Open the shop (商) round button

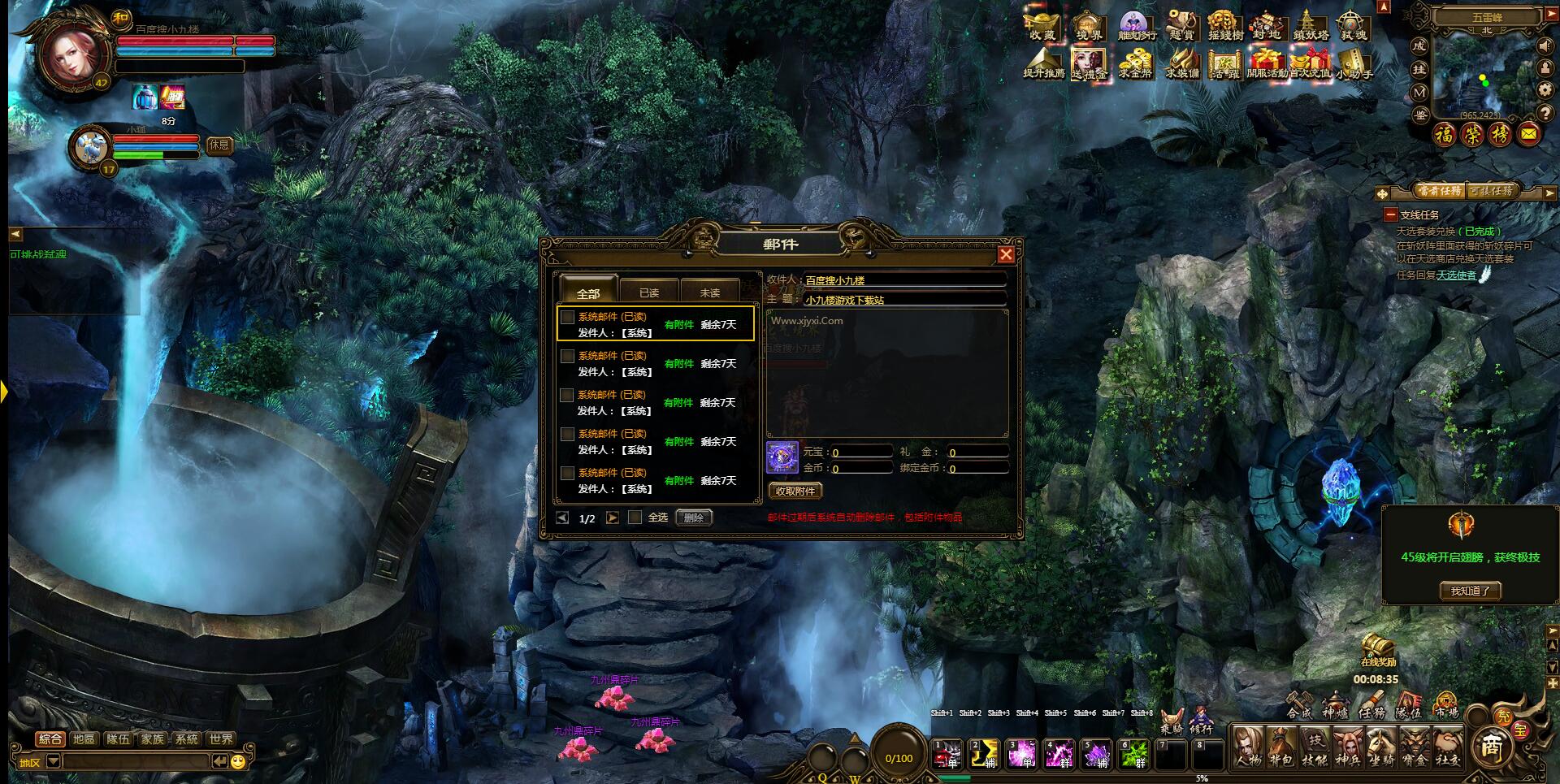1492,746
